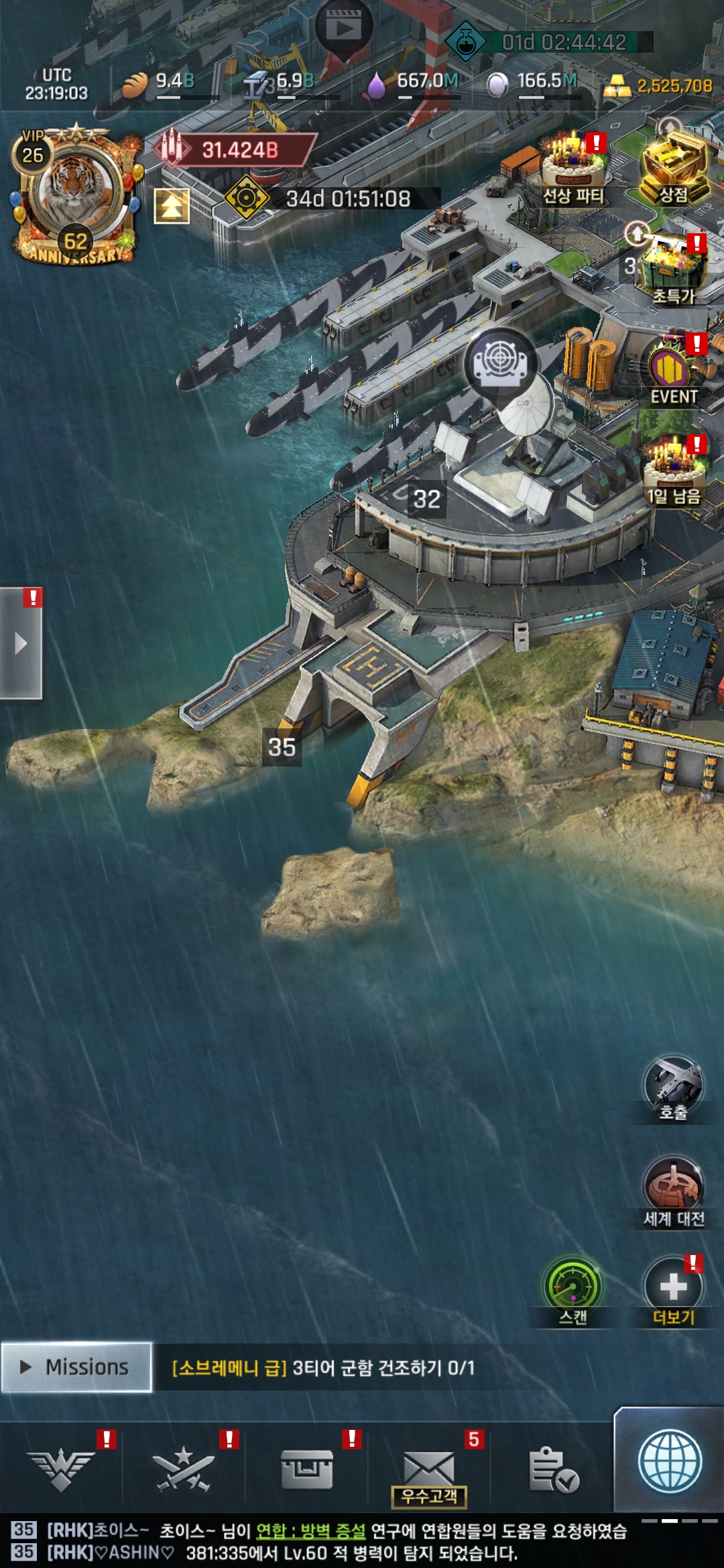Image resolution: width=724 pixels, height=1568 pixels.
Task: Tap the yellow upgrade arrow icon
Action: click(172, 206)
